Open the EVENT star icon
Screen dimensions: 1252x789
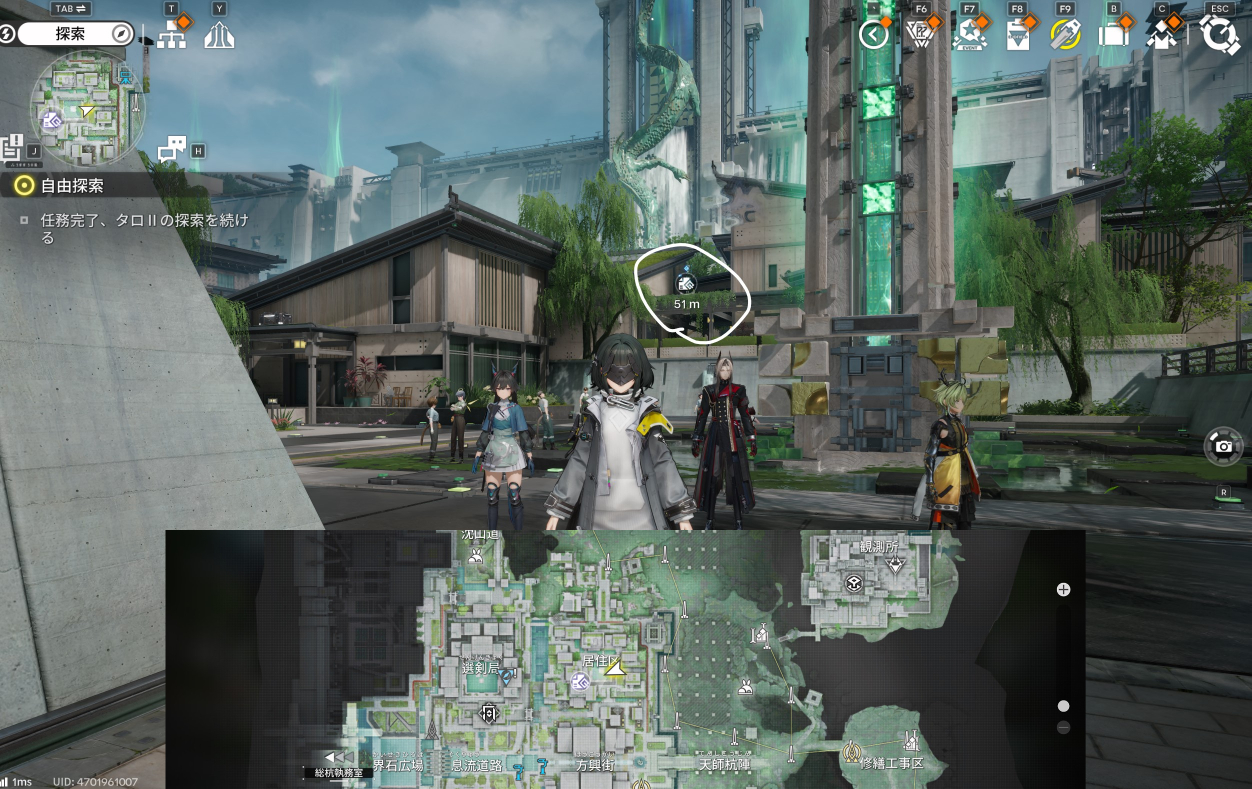tap(969, 35)
